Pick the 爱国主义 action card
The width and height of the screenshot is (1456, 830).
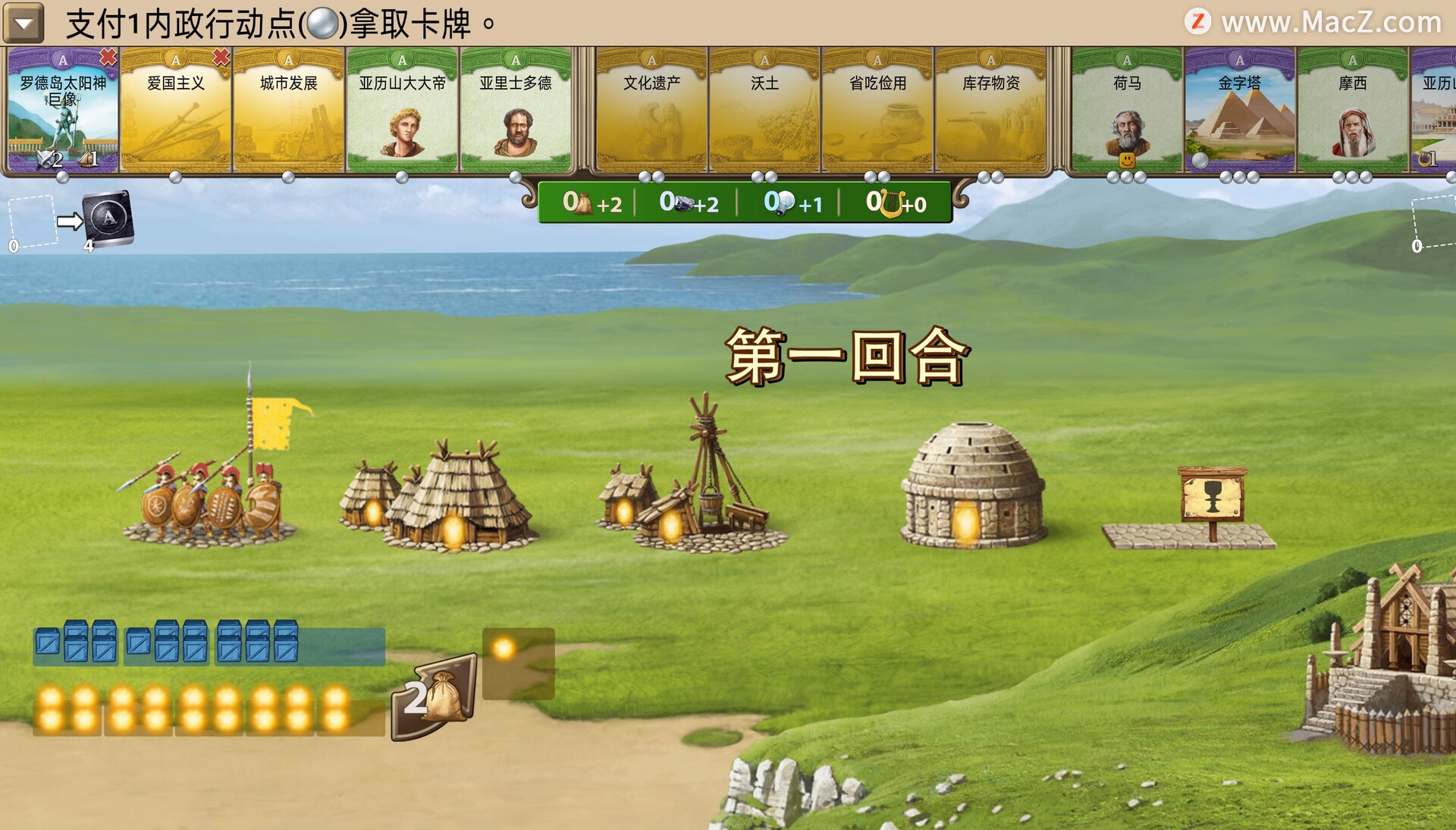tap(176, 111)
